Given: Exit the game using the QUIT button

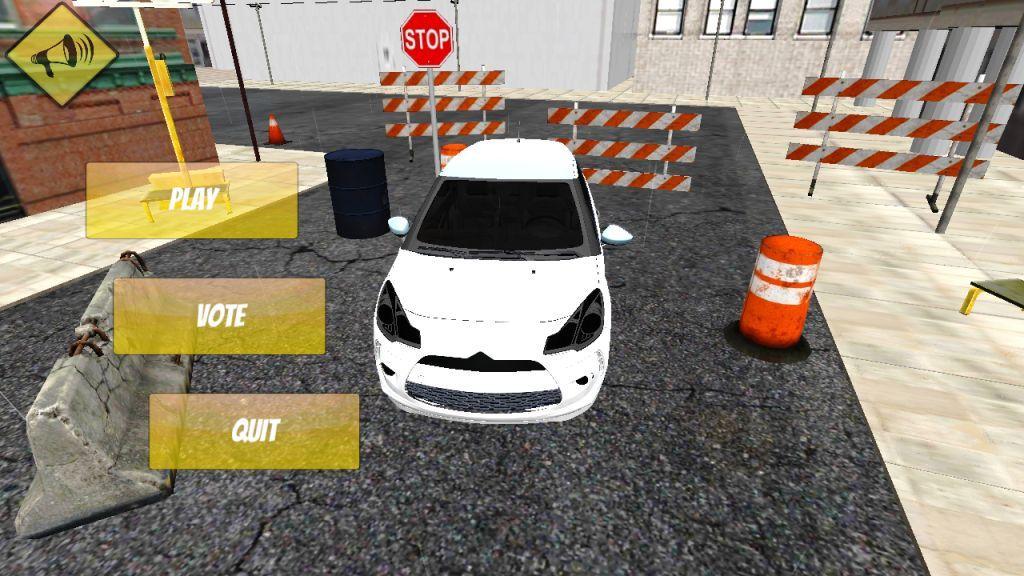Looking at the screenshot, I should click(254, 431).
